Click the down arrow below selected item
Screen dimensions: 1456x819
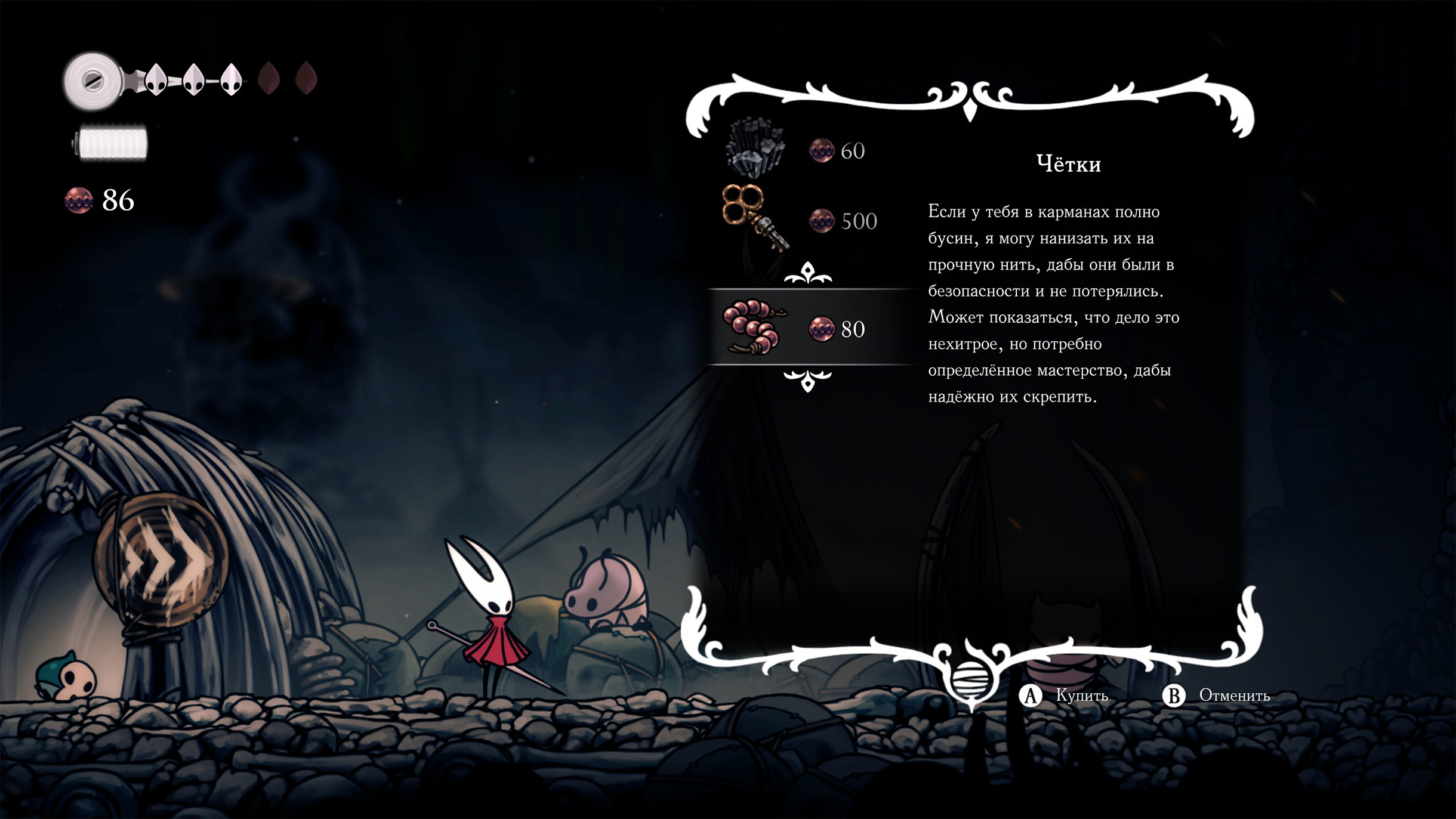click(x=807, y=379)
